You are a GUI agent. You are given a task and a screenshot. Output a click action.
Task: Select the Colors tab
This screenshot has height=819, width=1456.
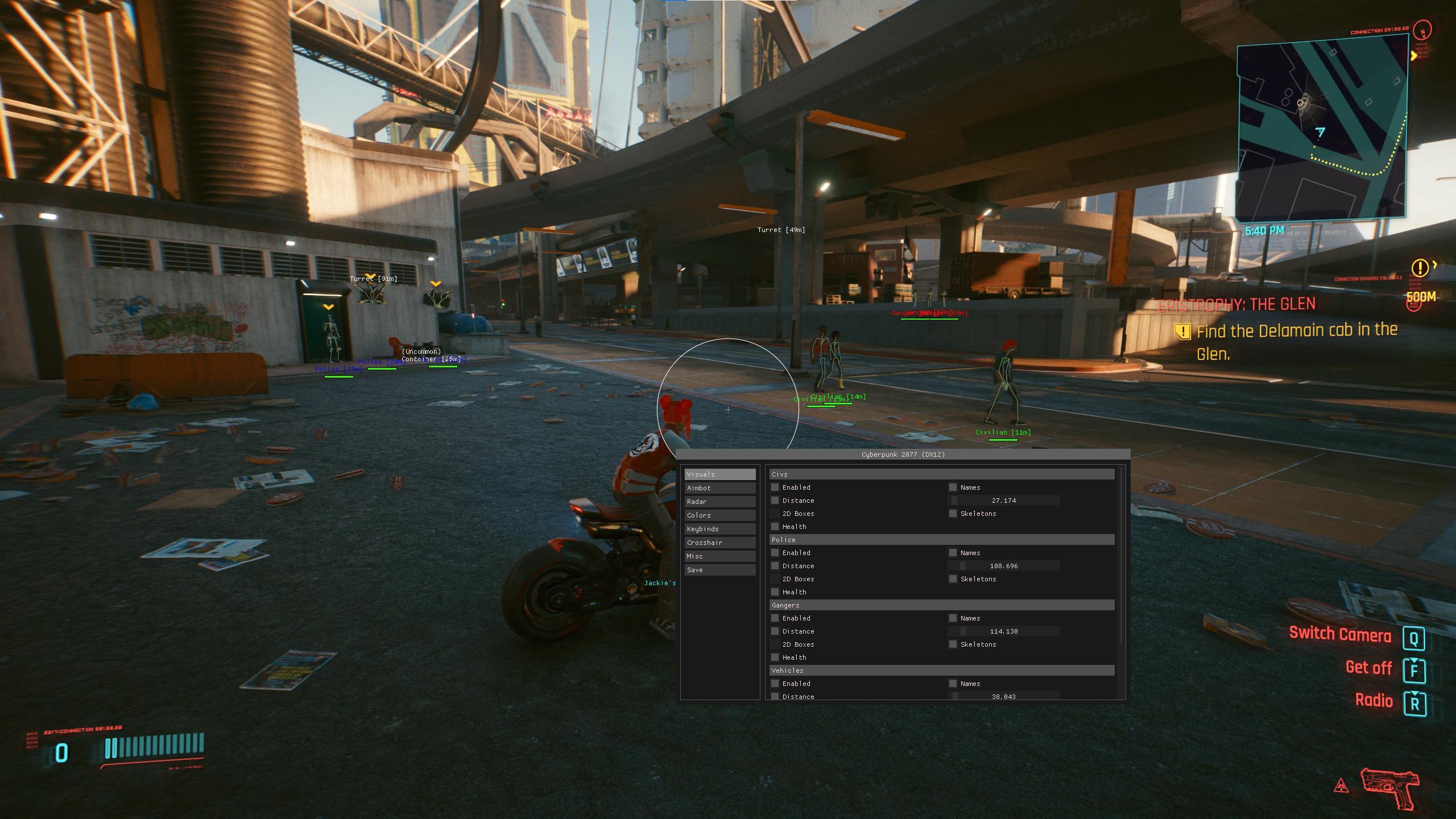coord(719,515)
